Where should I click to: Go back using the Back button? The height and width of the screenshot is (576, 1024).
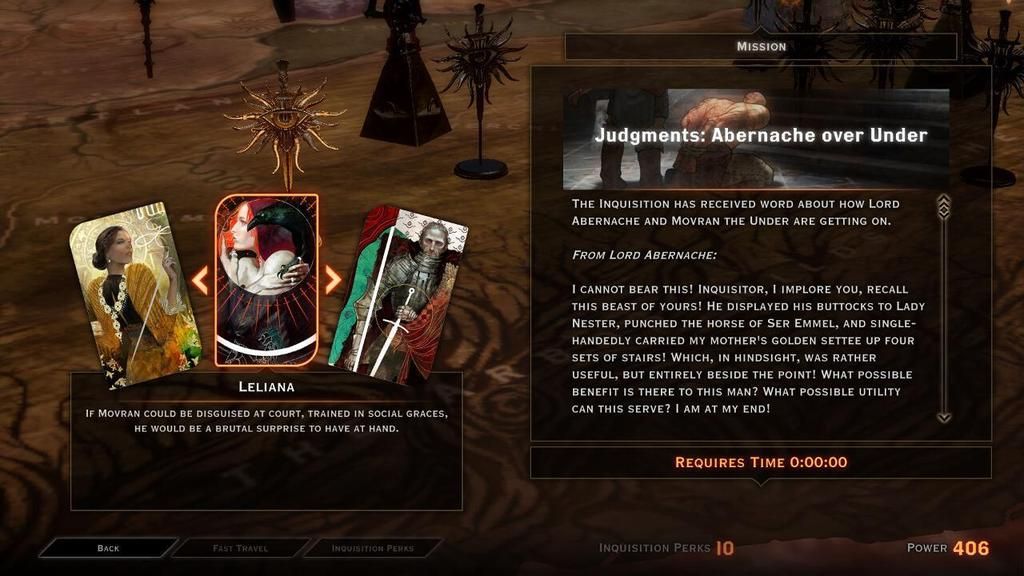[108, 548]
